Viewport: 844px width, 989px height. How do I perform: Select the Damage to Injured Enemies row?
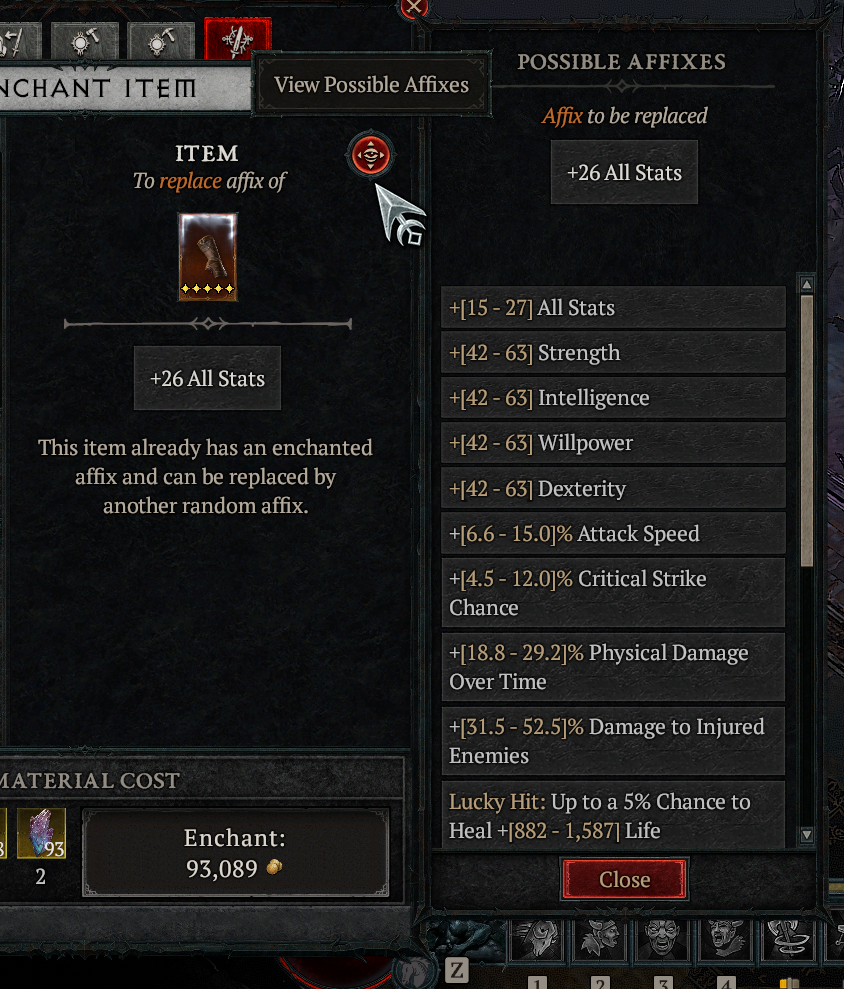point(613,741)
